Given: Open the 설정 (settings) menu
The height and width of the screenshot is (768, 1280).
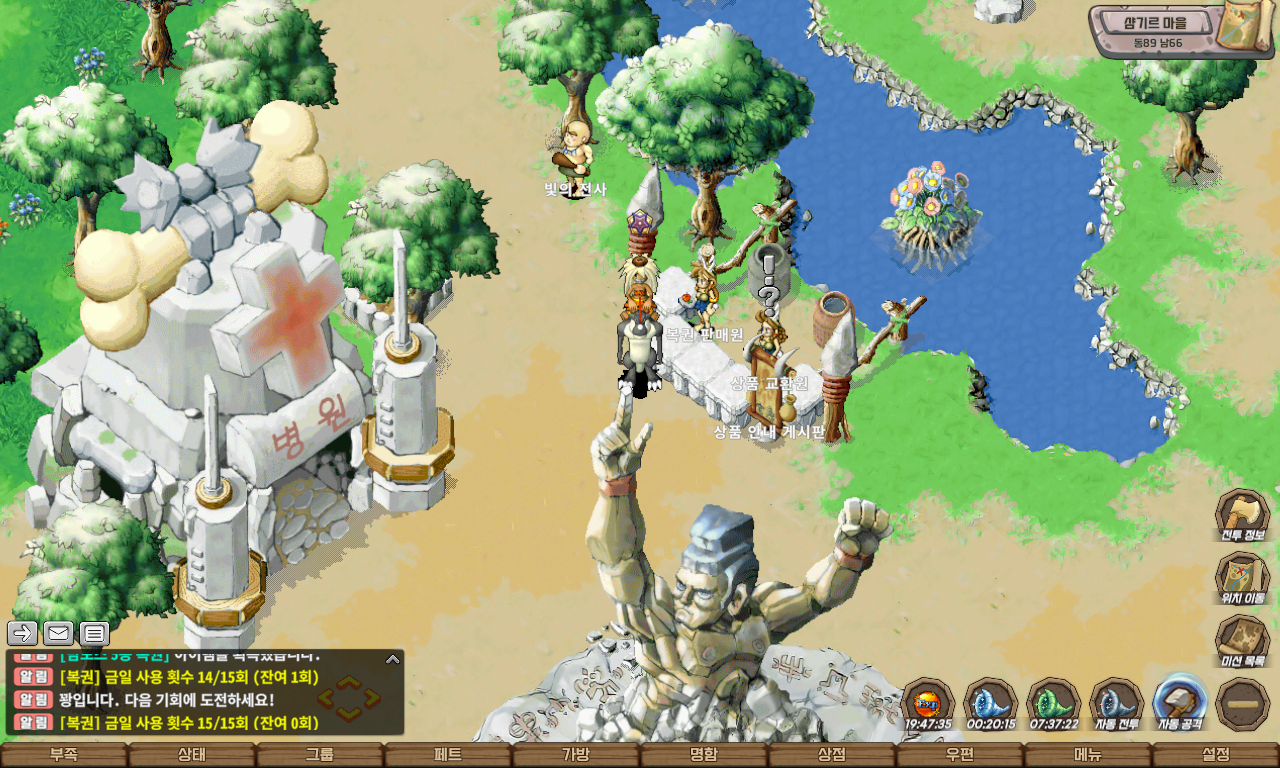Looking at the screenshot, I should click(x=1216, y=755).
